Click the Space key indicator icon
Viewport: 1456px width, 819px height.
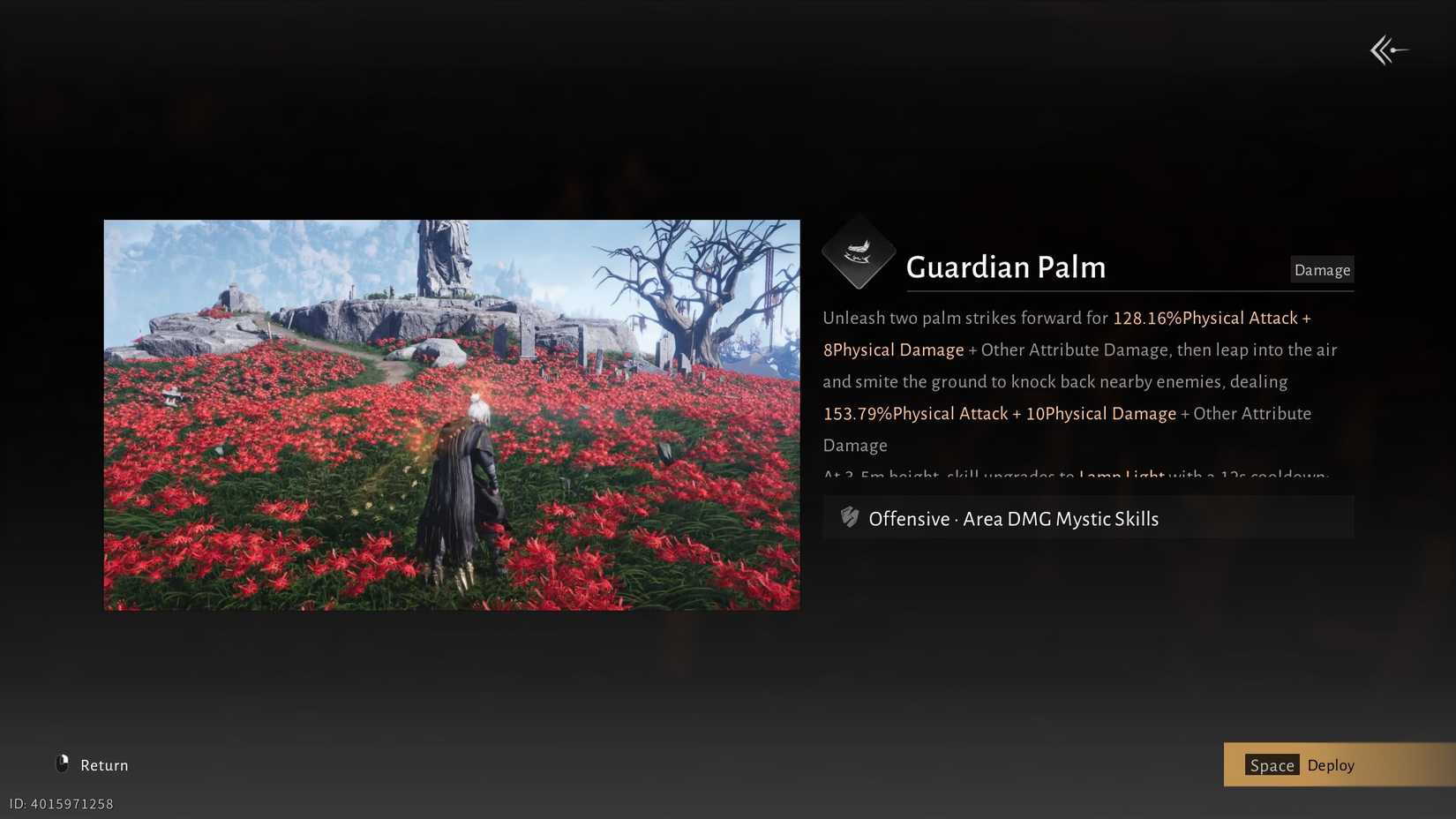point(1272,765)
